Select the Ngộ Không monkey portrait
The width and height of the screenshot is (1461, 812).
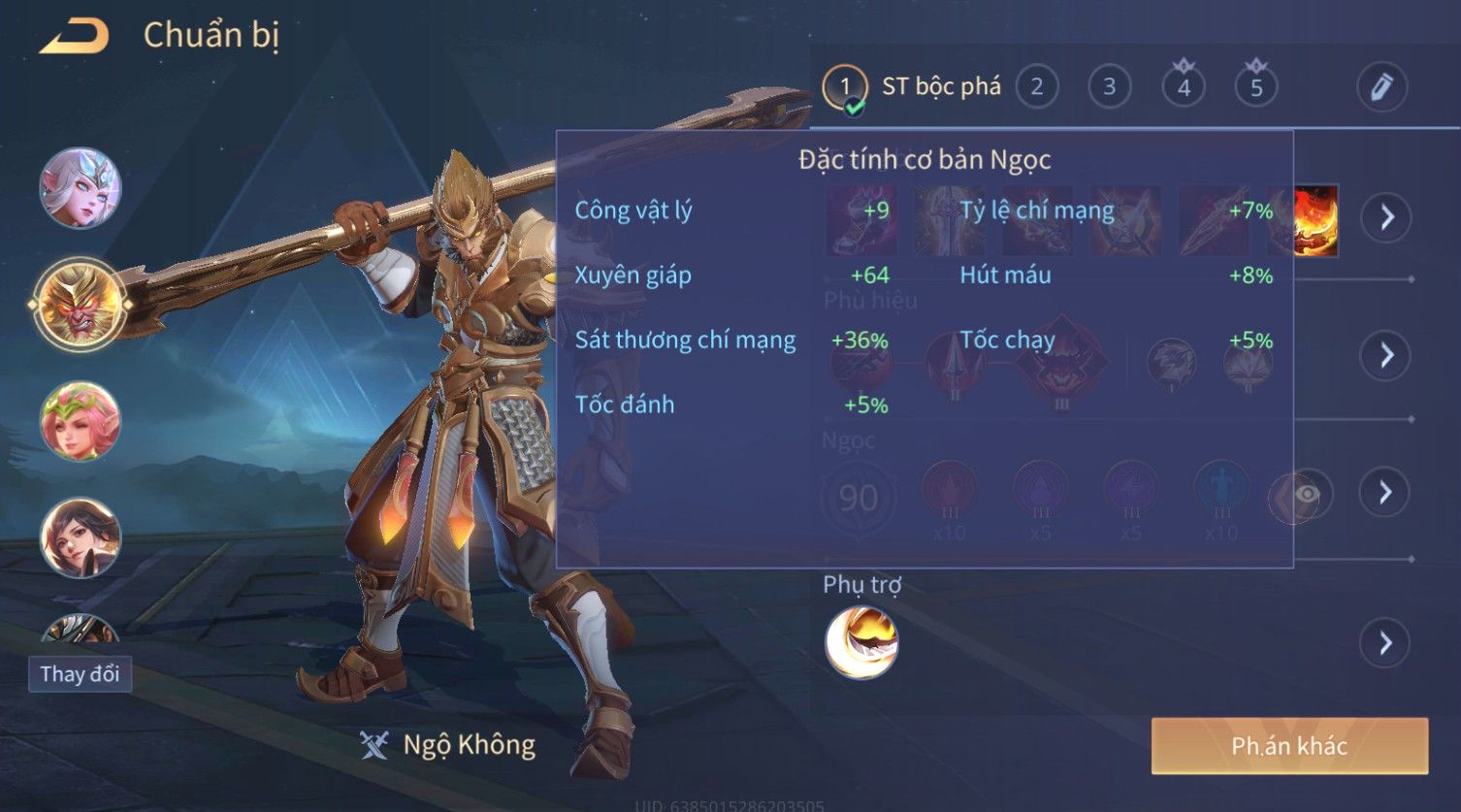pos(81,305)
